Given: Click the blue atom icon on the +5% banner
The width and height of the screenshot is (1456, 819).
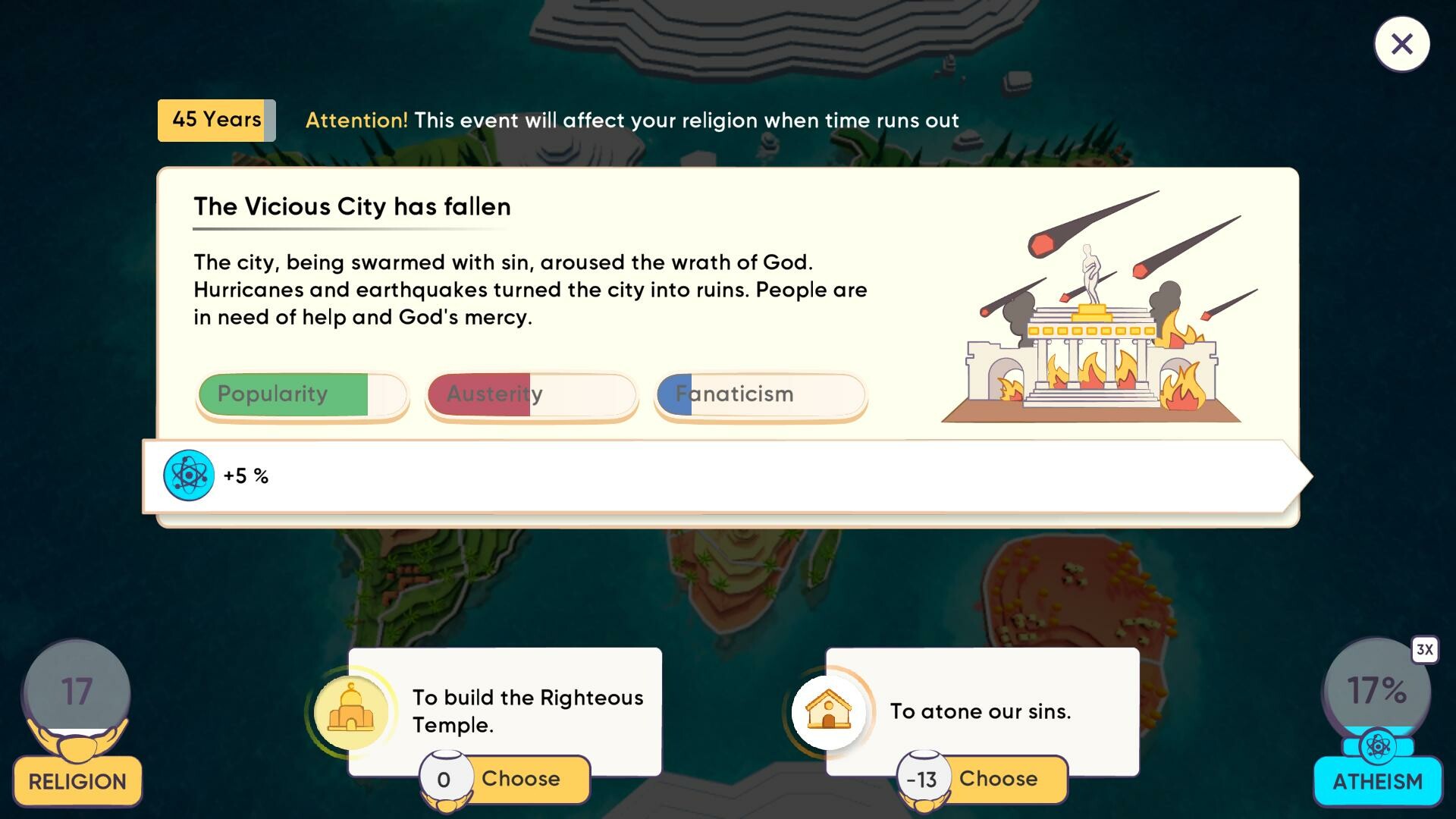Looking at the screenshot, I should (x=188, y=475).
